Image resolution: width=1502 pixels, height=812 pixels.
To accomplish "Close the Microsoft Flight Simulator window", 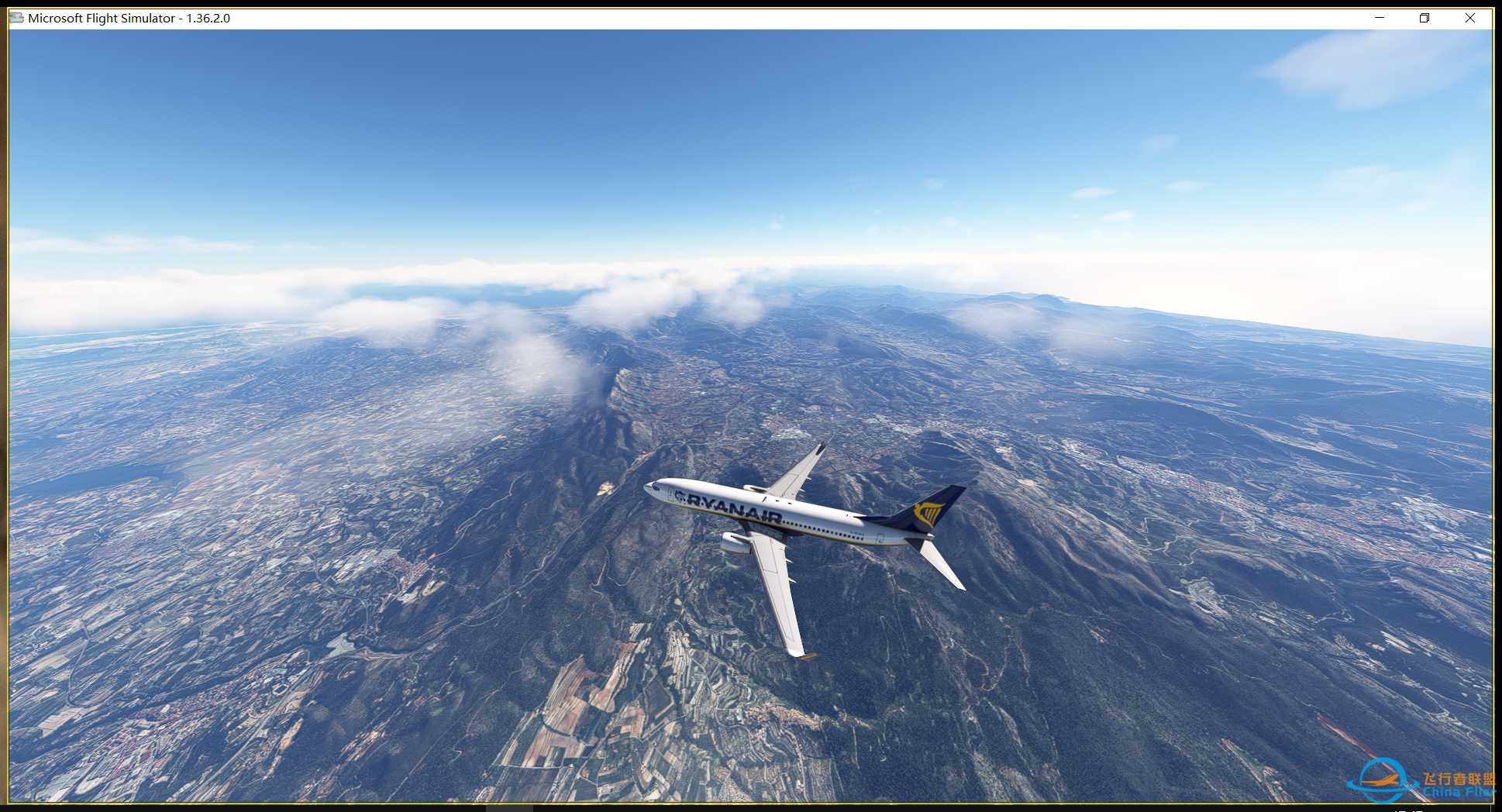I will click(1470, 17).
